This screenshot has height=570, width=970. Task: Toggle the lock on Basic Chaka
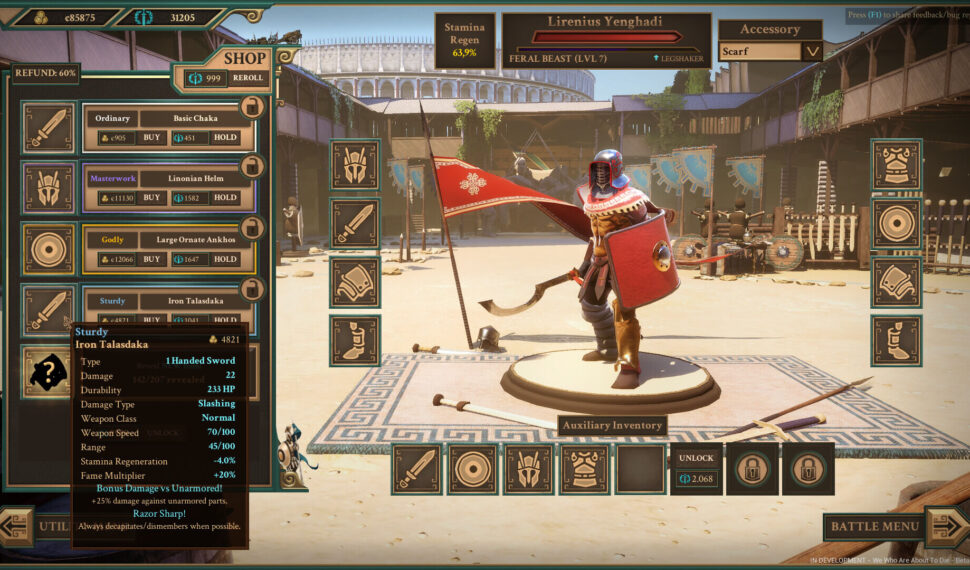coord(253,105)
